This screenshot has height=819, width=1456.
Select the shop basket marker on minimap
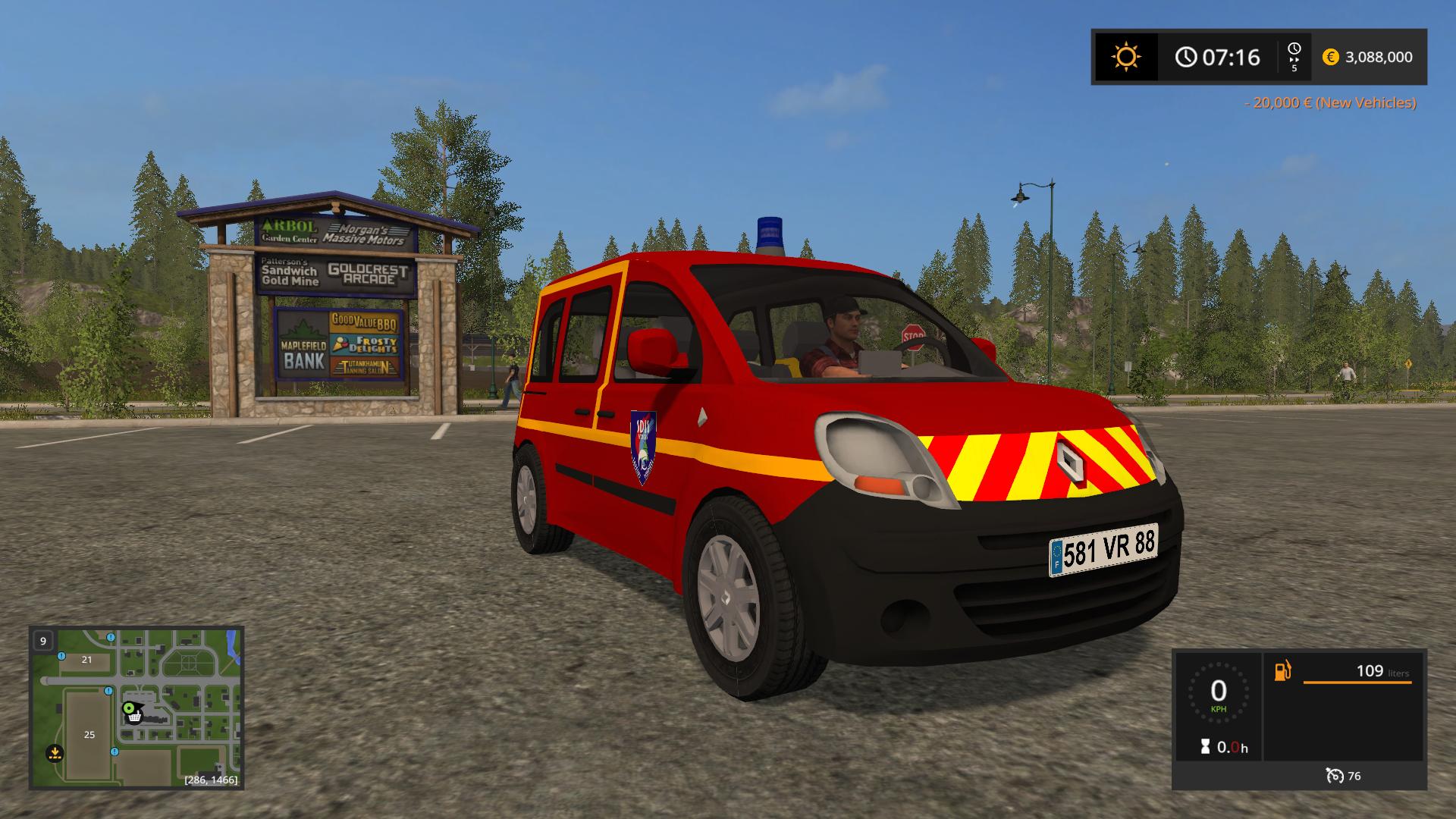134,717
